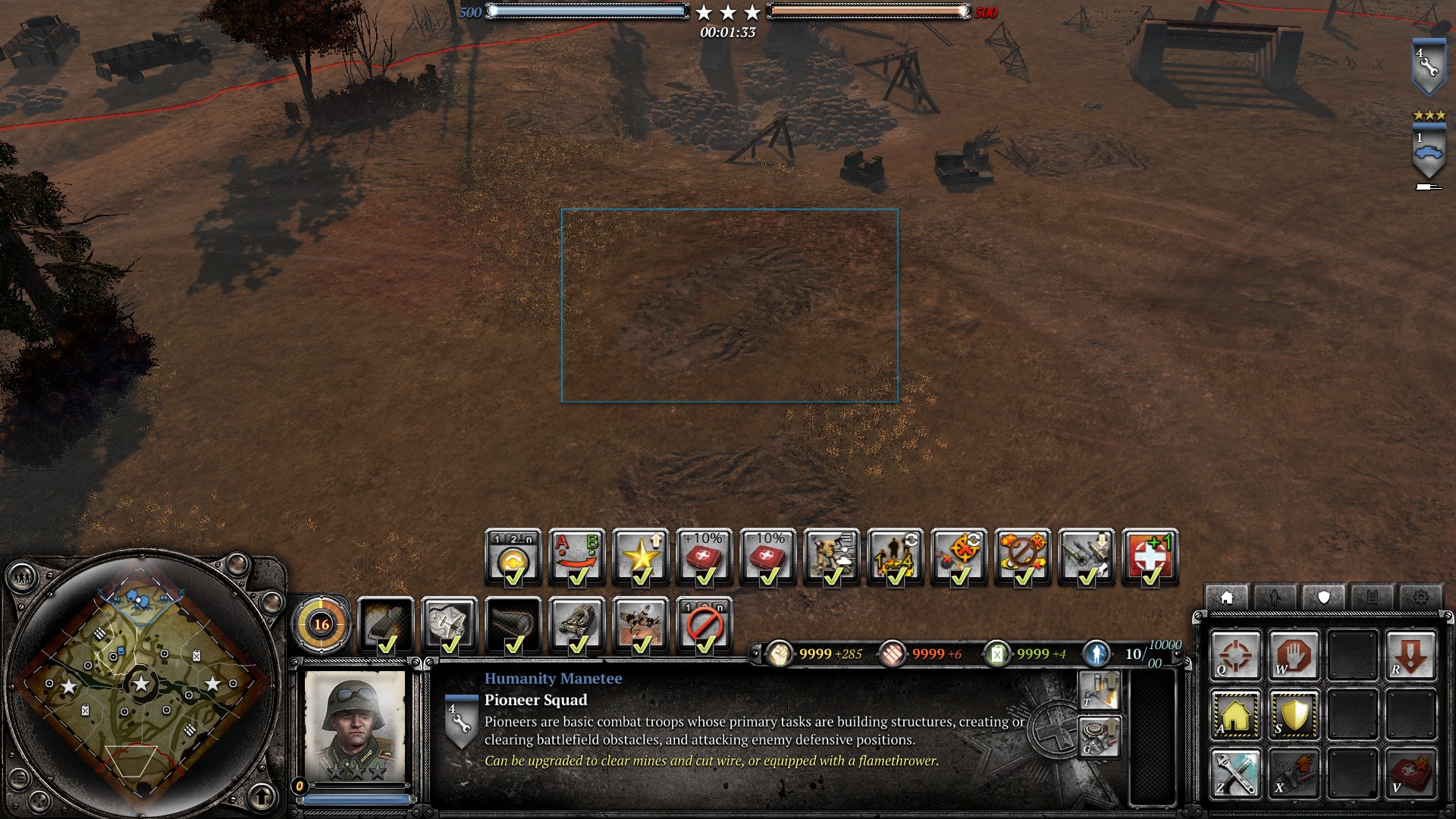Open the gear settings tab
This screenshot has width=1456, height=819.
[x=1420, y=598]
